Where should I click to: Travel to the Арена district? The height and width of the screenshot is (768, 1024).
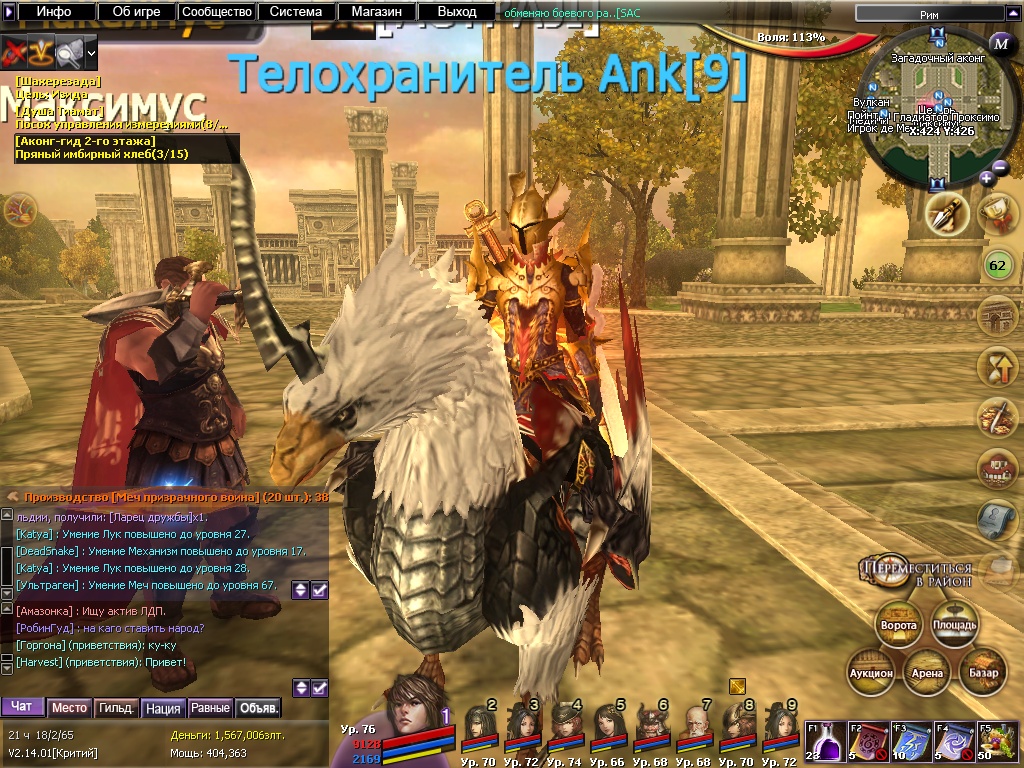point(927,672)
